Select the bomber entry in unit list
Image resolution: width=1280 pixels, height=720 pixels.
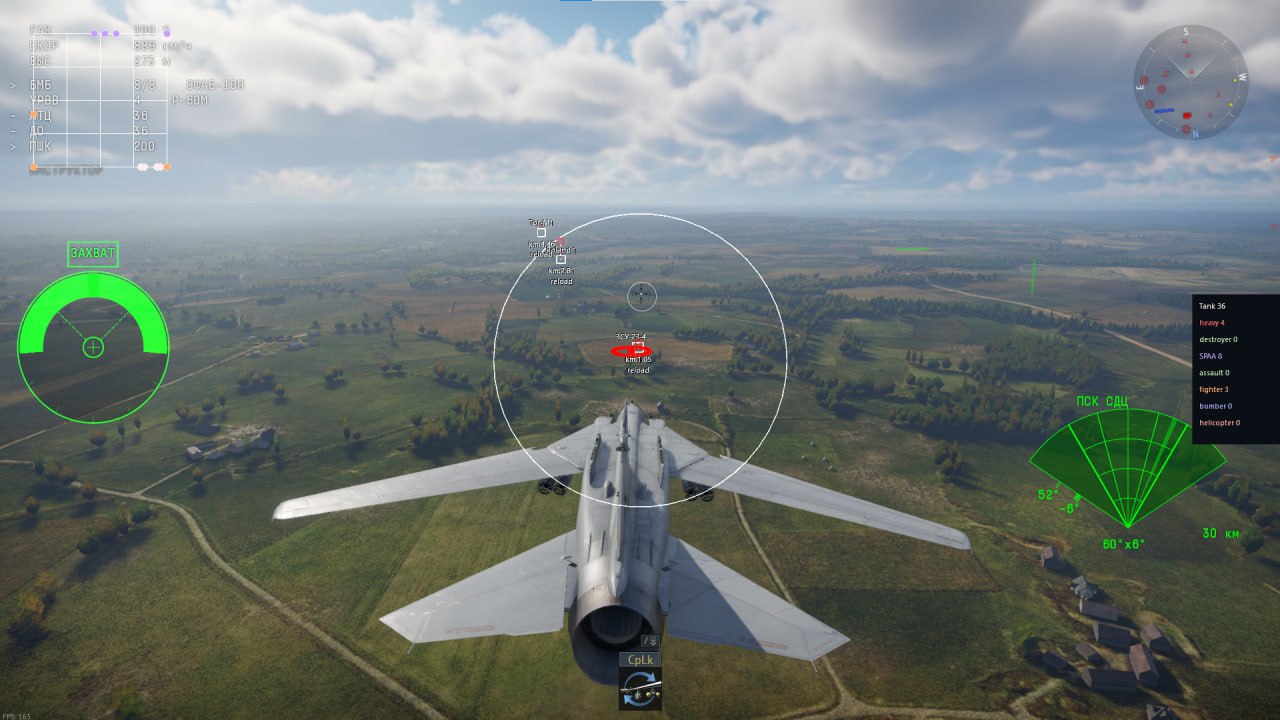click(x=1214, y=406)
